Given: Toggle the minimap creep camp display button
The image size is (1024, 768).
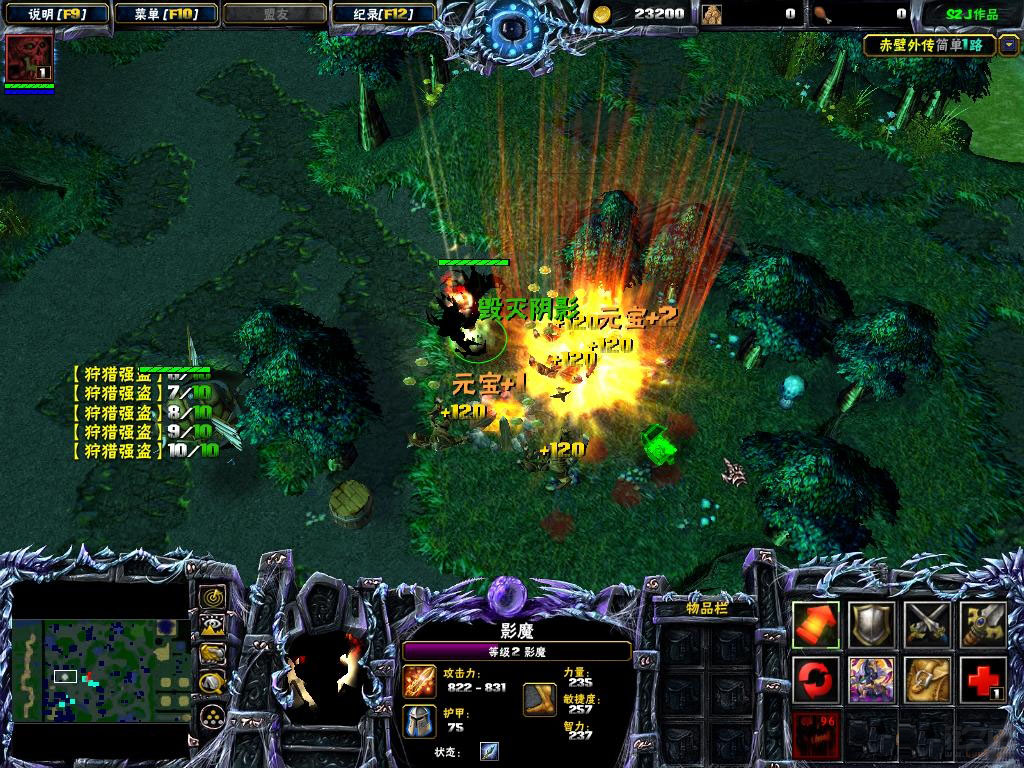Looking at the screenshot, I should coord(212,685).
